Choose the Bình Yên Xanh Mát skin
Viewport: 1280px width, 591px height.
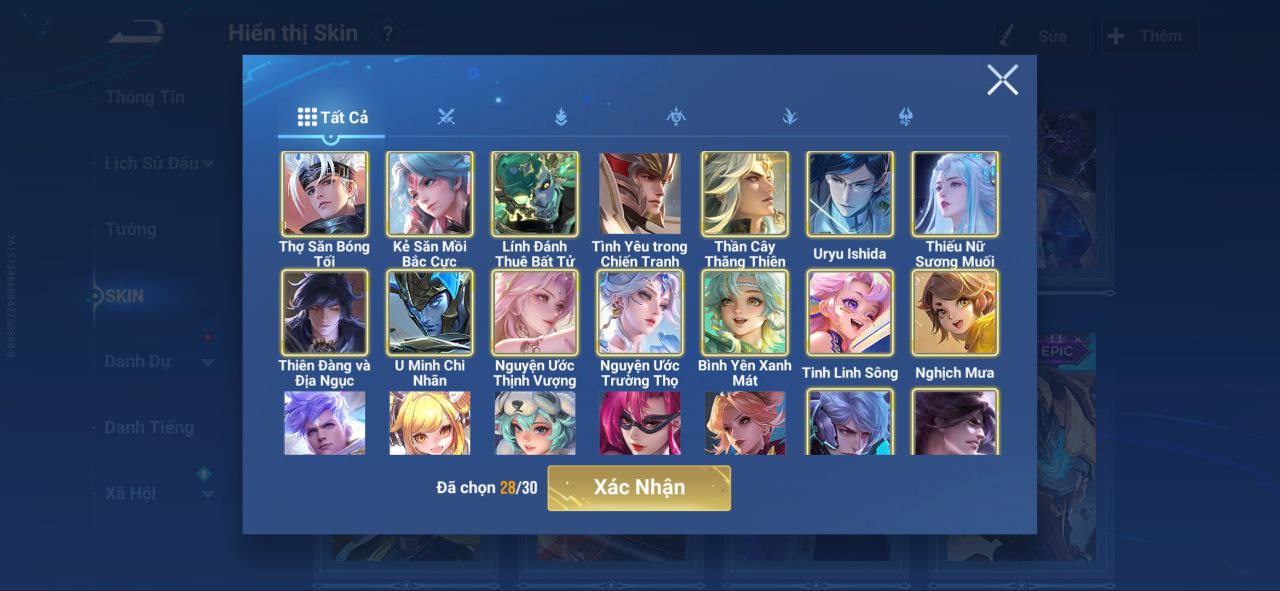pos(744,312)
